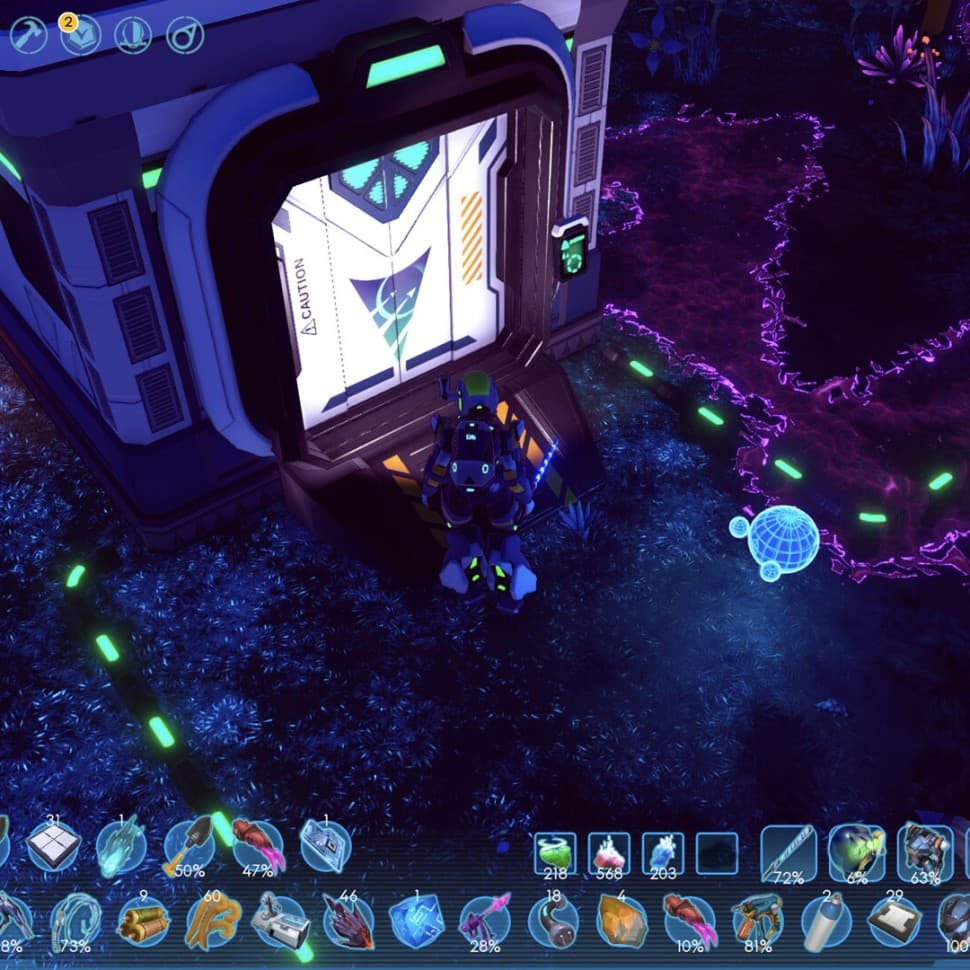Viewport: 970px width, 970px height.
Task: Choose the pink crystal resource showing 568
Action: tap(608, 853)
